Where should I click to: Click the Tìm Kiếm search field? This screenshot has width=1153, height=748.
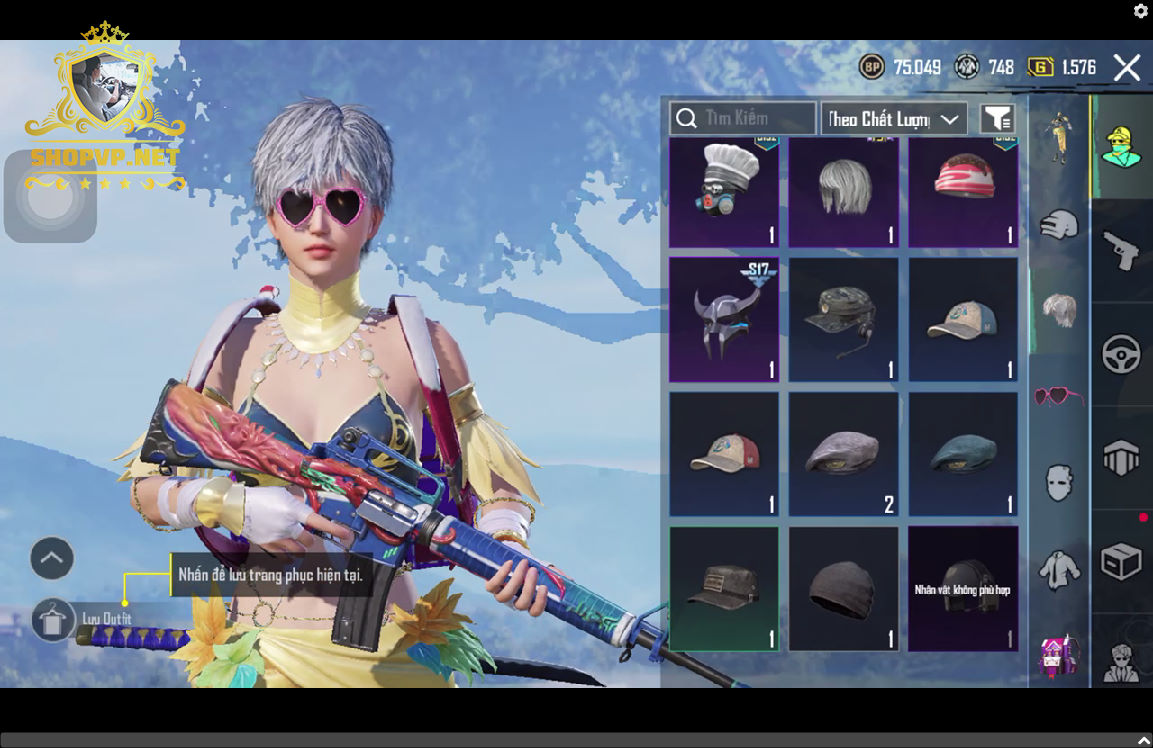click(742, 118)
